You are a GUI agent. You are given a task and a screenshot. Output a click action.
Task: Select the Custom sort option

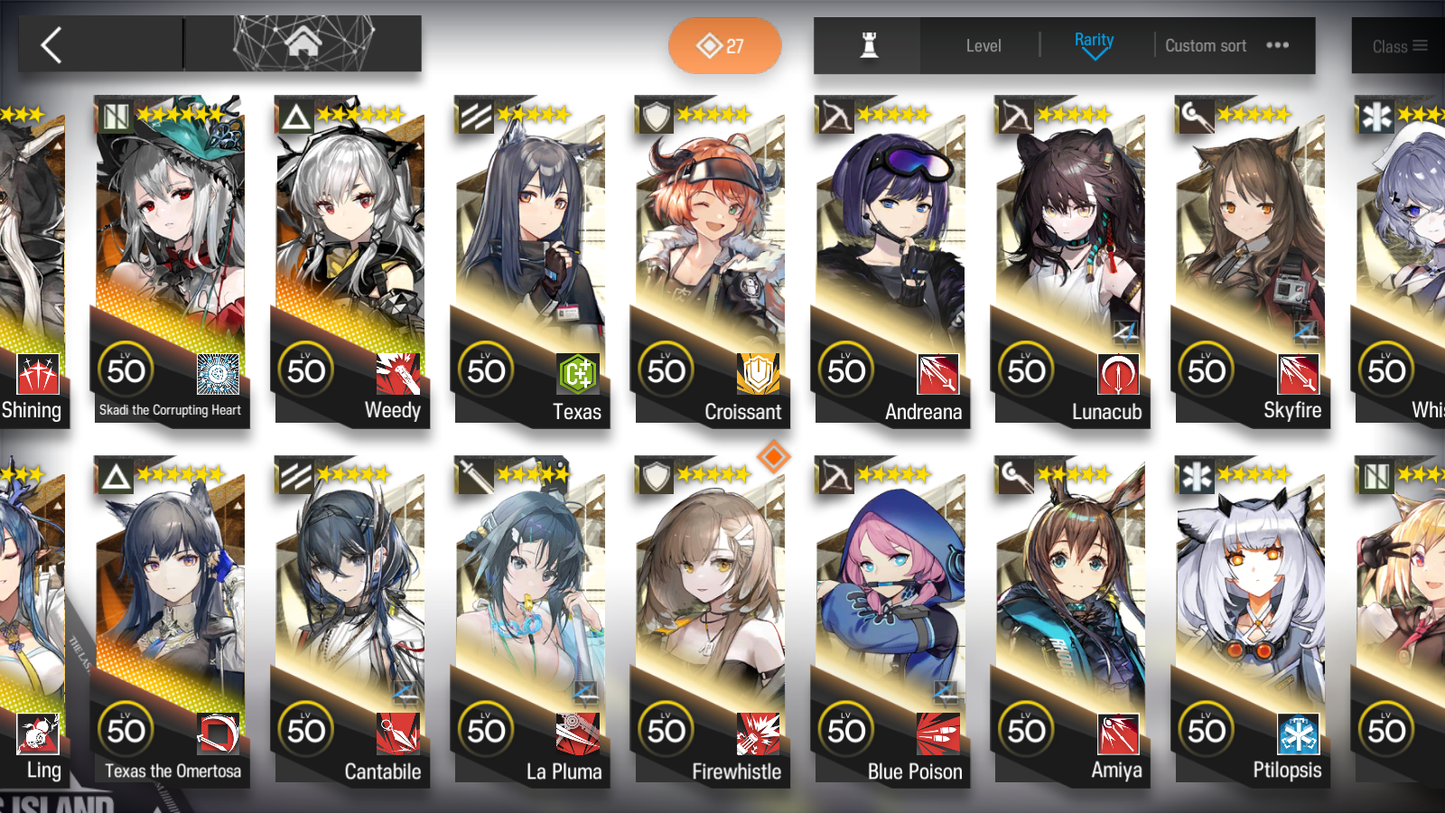pyautogui.click(x=1206, y=45)
